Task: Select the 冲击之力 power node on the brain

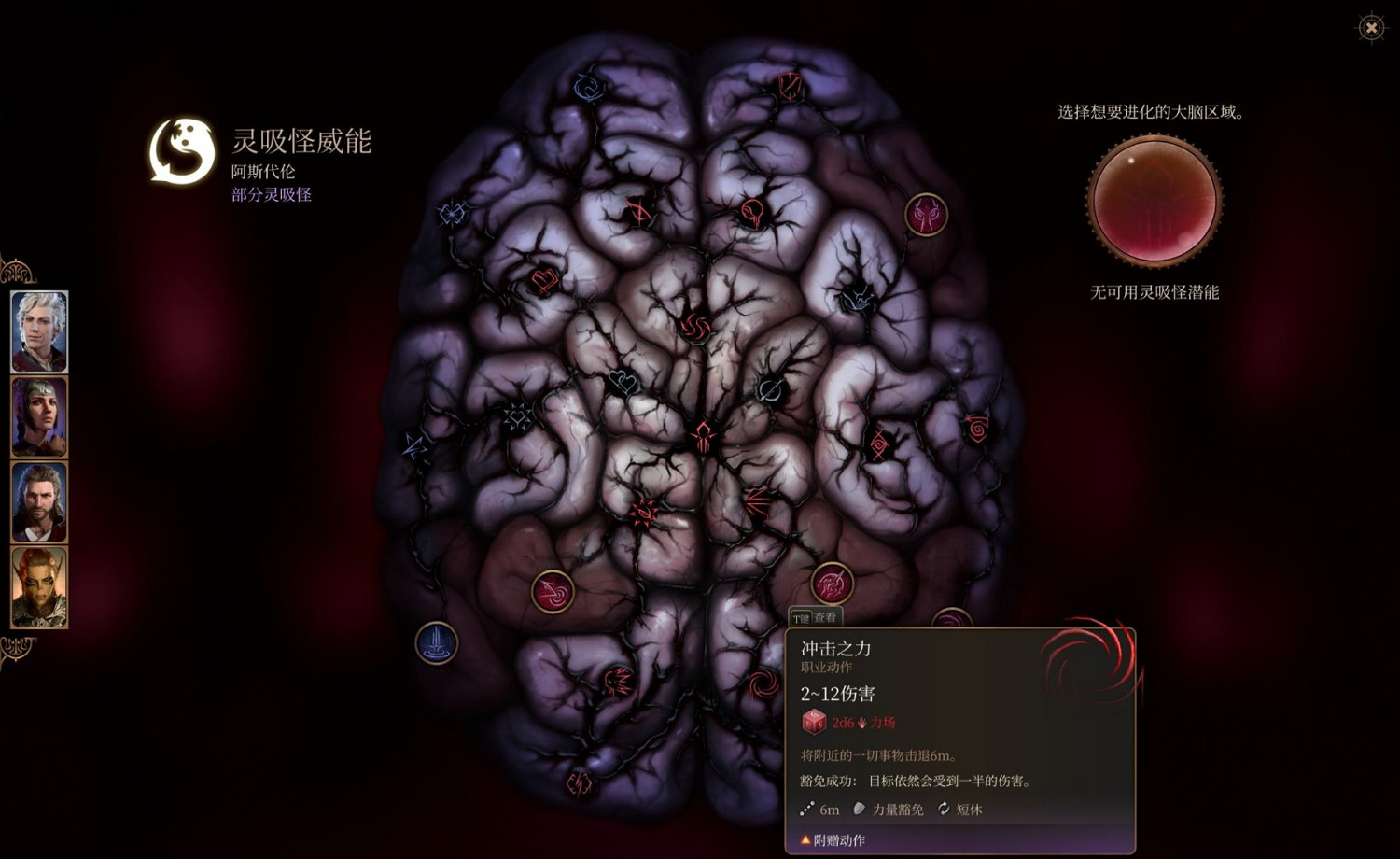Action: (x=832, y=582)
